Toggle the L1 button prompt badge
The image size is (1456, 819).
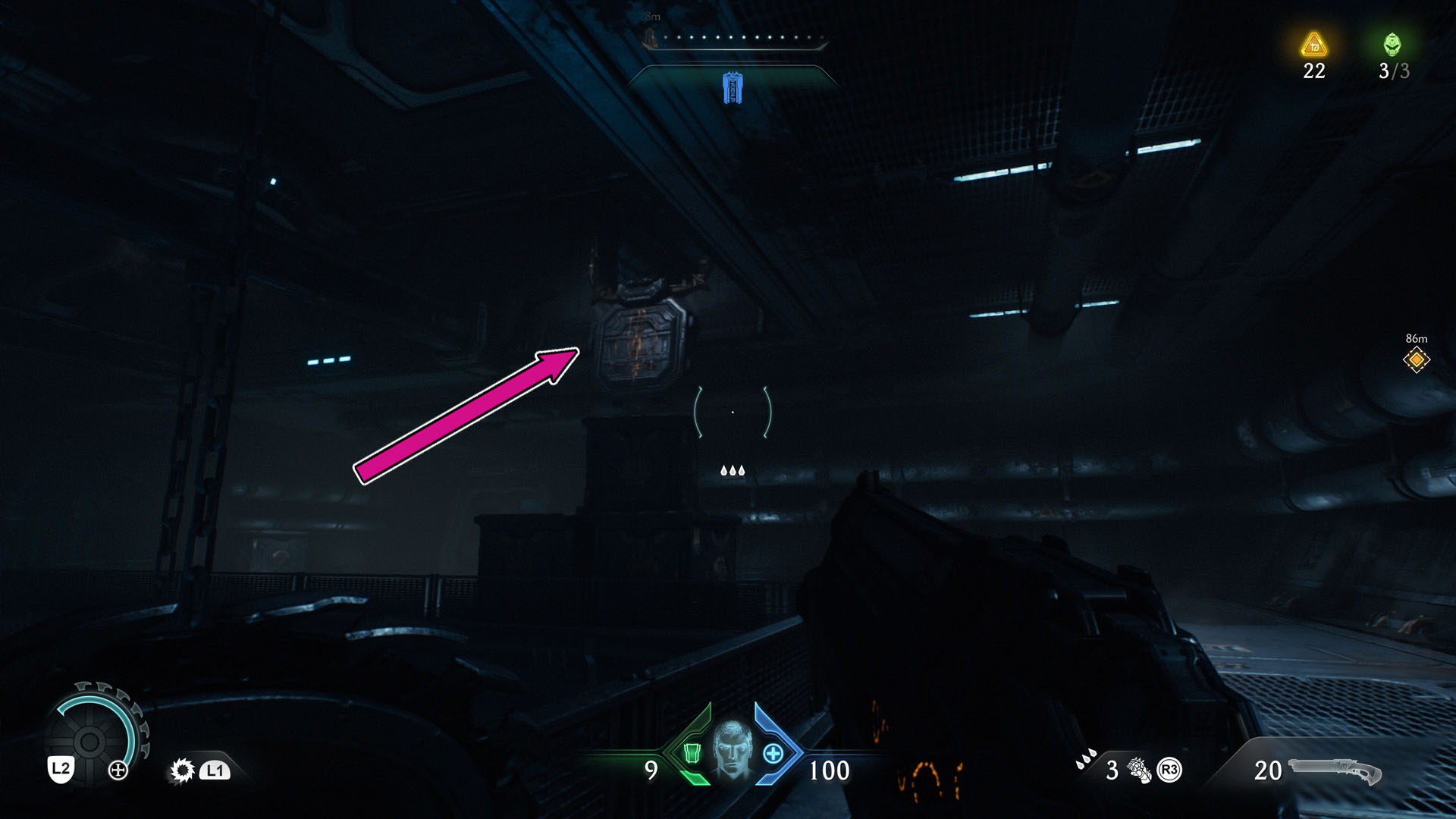point(215,770)
